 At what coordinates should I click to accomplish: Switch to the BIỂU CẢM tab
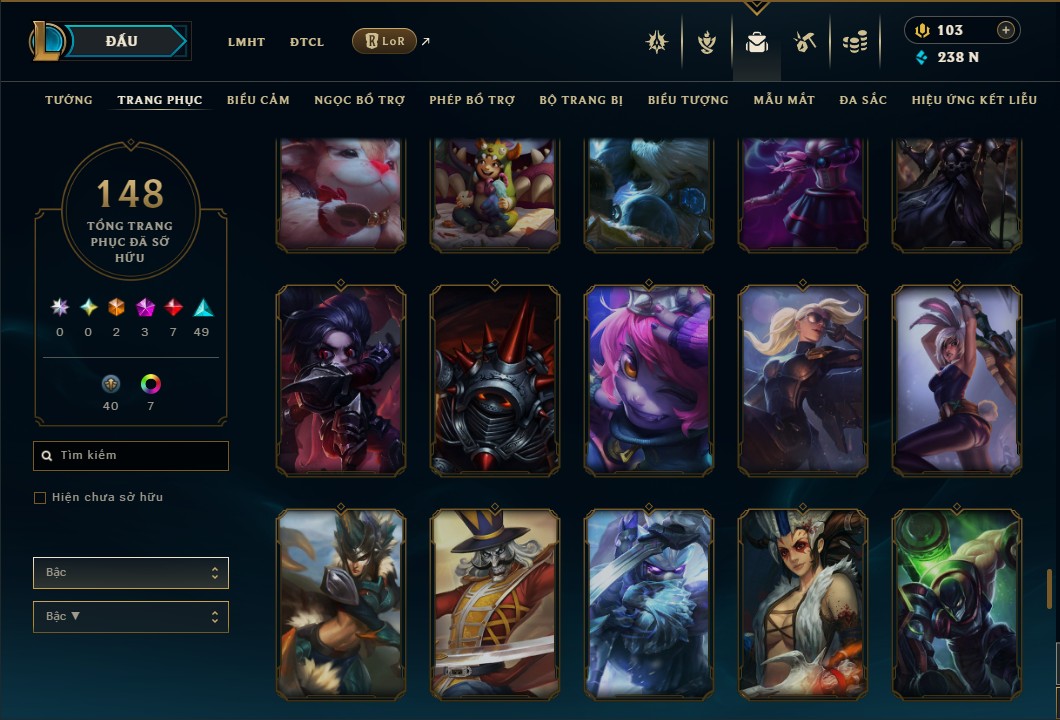click(258, 100)
